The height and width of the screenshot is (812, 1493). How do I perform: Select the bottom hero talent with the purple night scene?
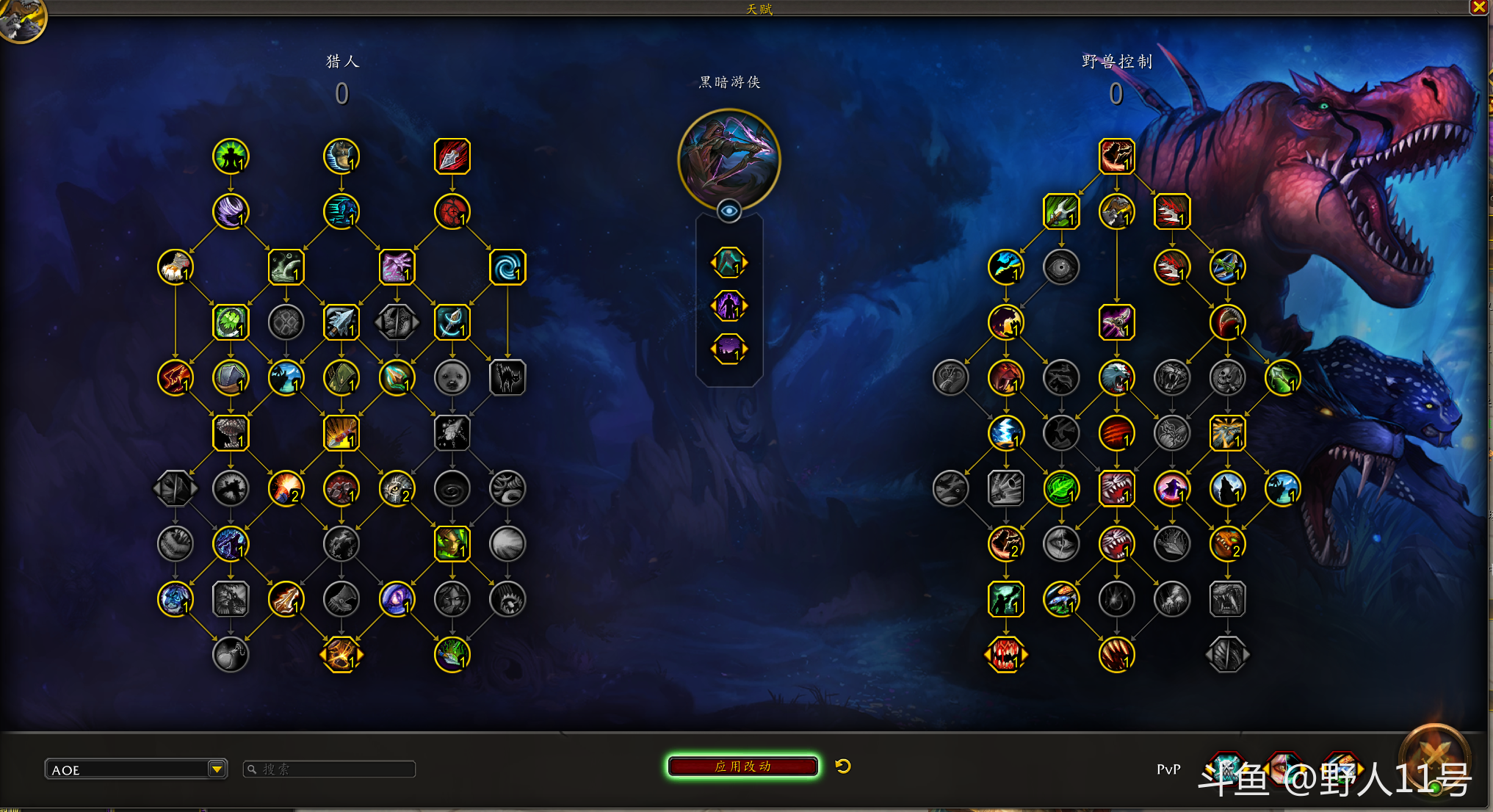[729, 349]
